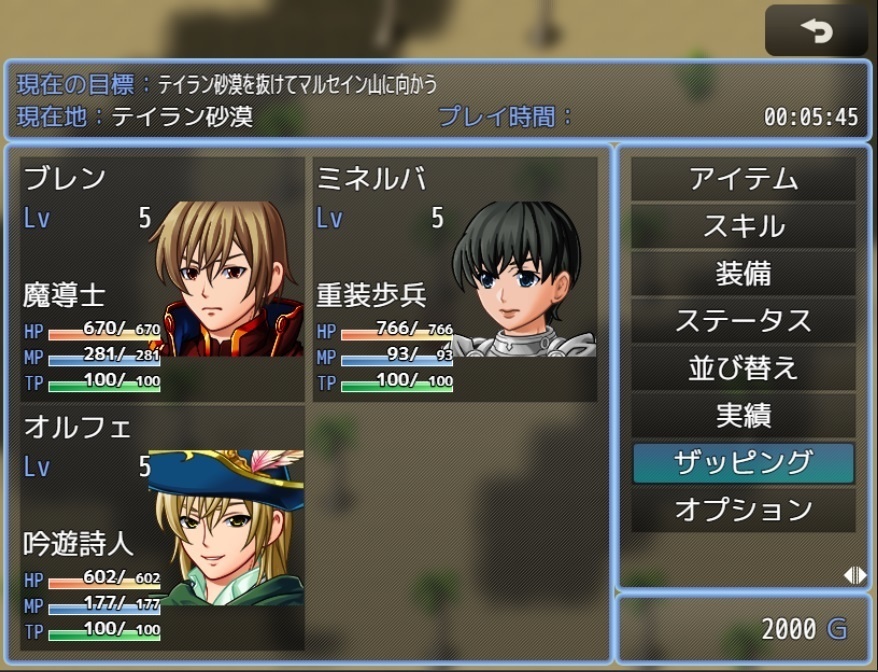Click the small left-right arrows in the command window
The height and width of the screenshot is (672, 878).
point(853,574)
